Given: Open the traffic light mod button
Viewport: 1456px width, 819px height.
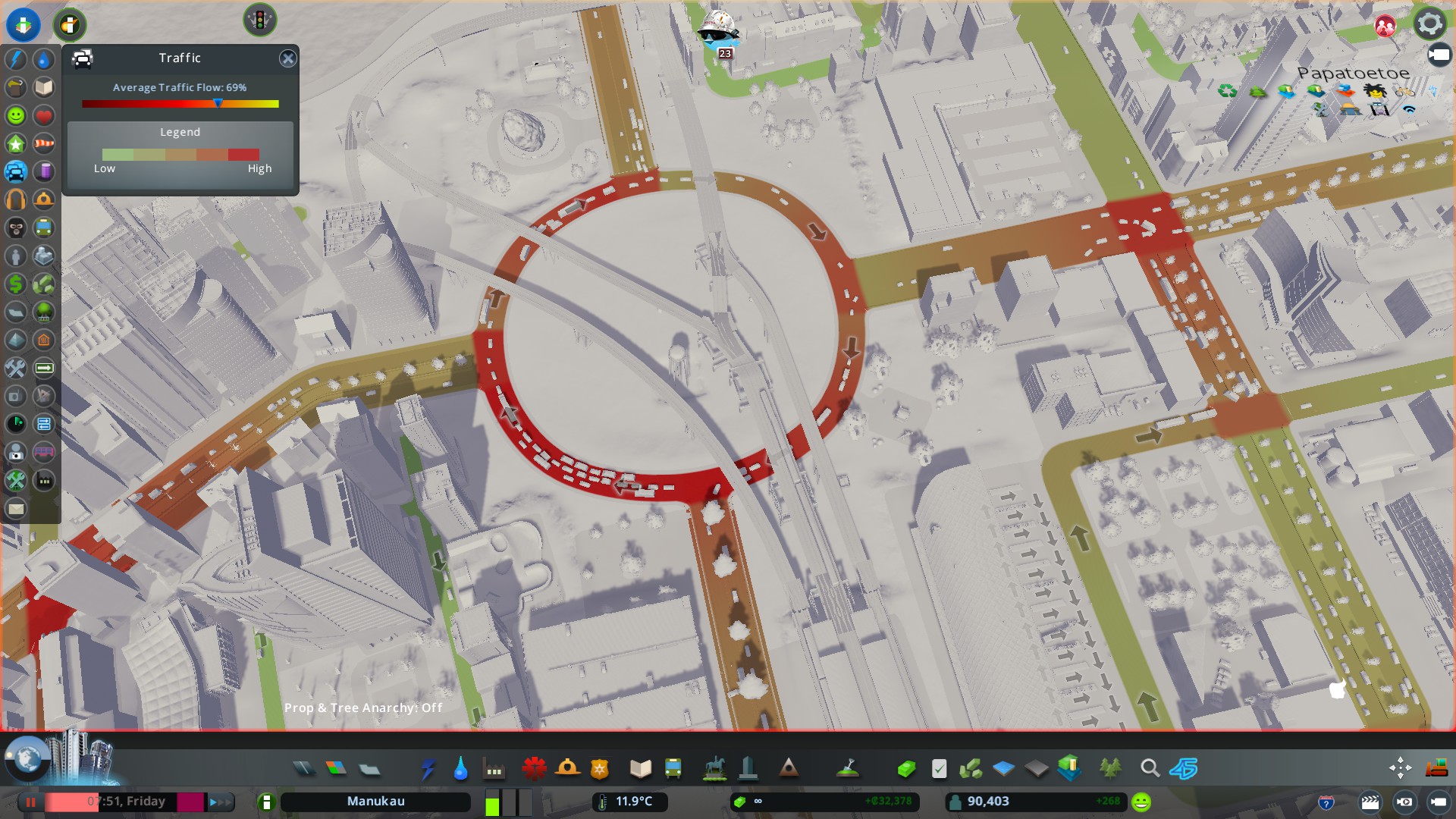Looking at the screenshot, I should pyautogui.click(x=259, y=20).
